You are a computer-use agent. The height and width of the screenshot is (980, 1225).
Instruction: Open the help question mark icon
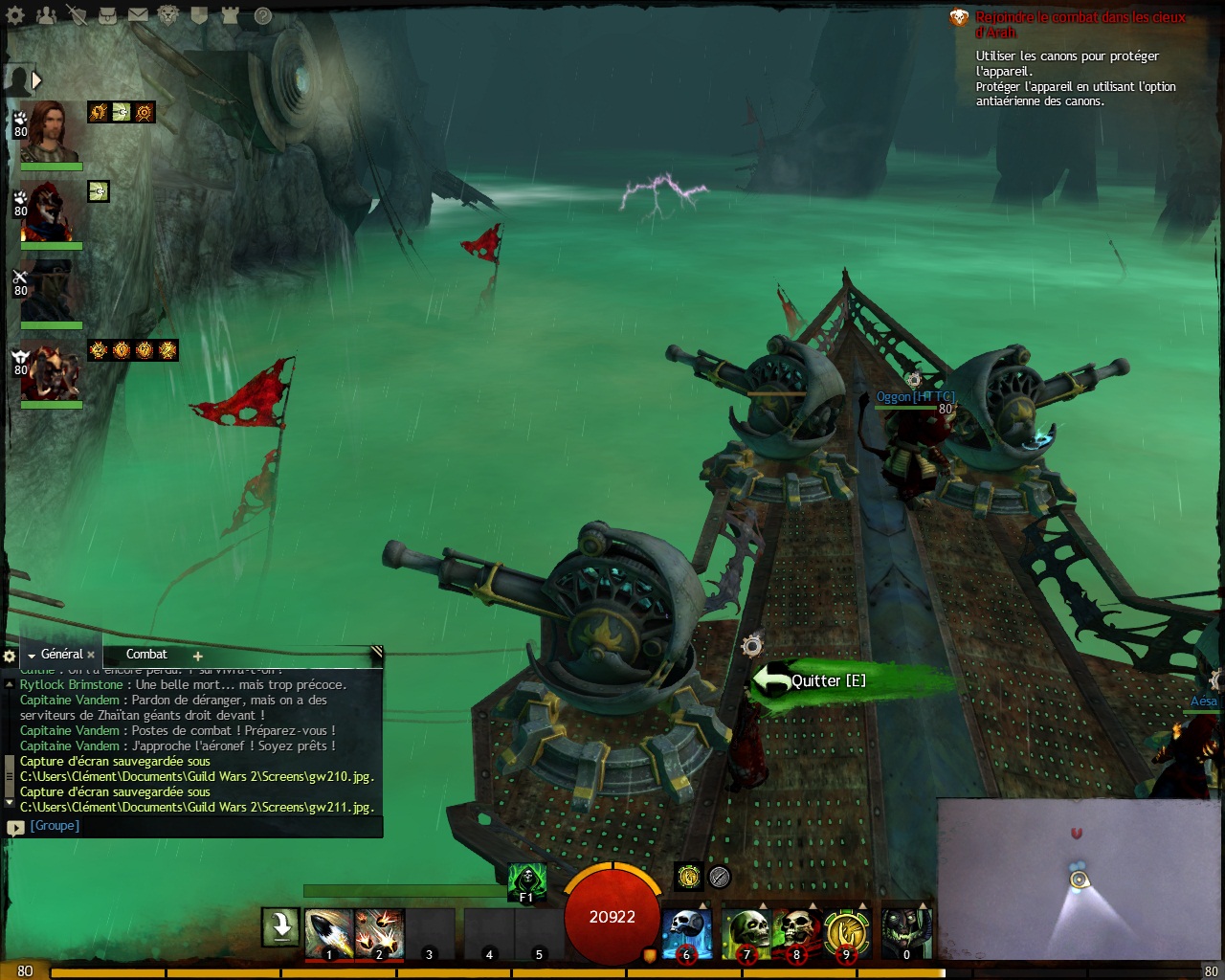[x=262, y=15]
